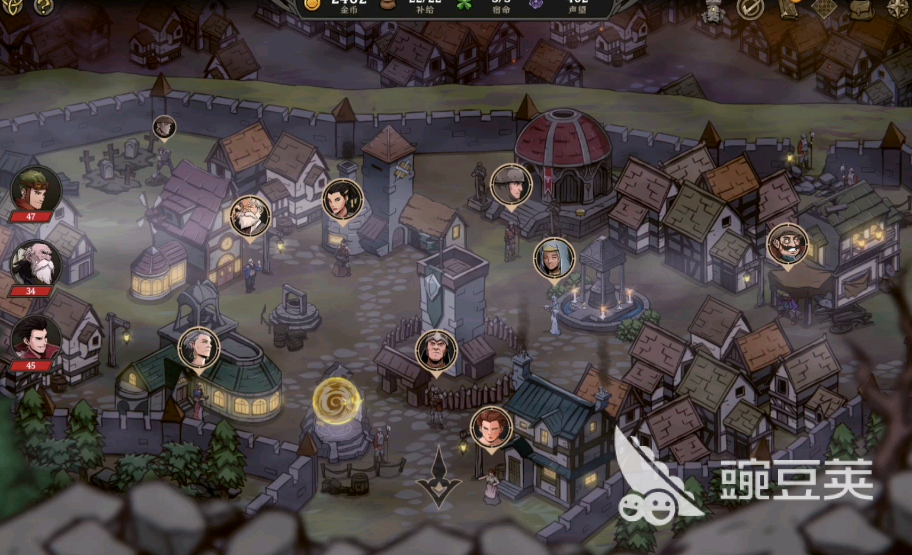Screen dimensions: 912x555
Task: Talk to the blue-veiled woman at the fountain
Action: [553, 257]
